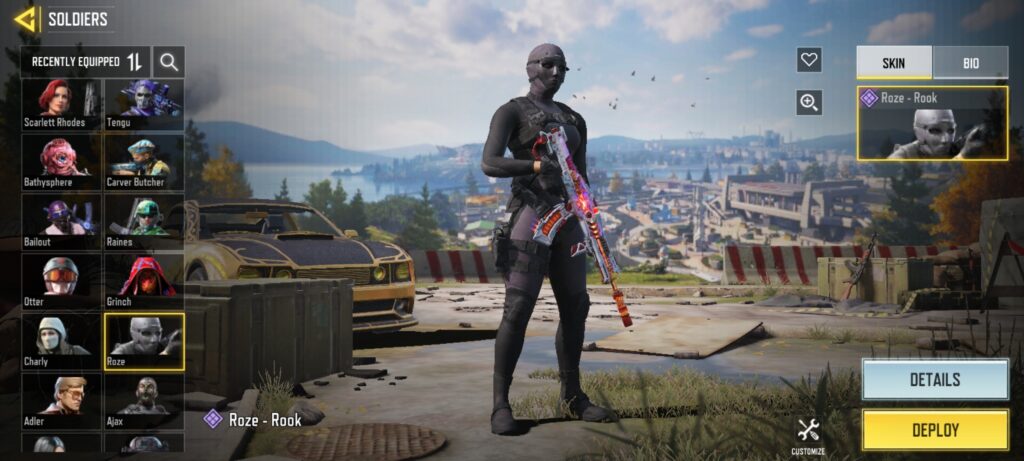Open the Details button
Screen dimensions: 1024x461
tap(935, 380)
